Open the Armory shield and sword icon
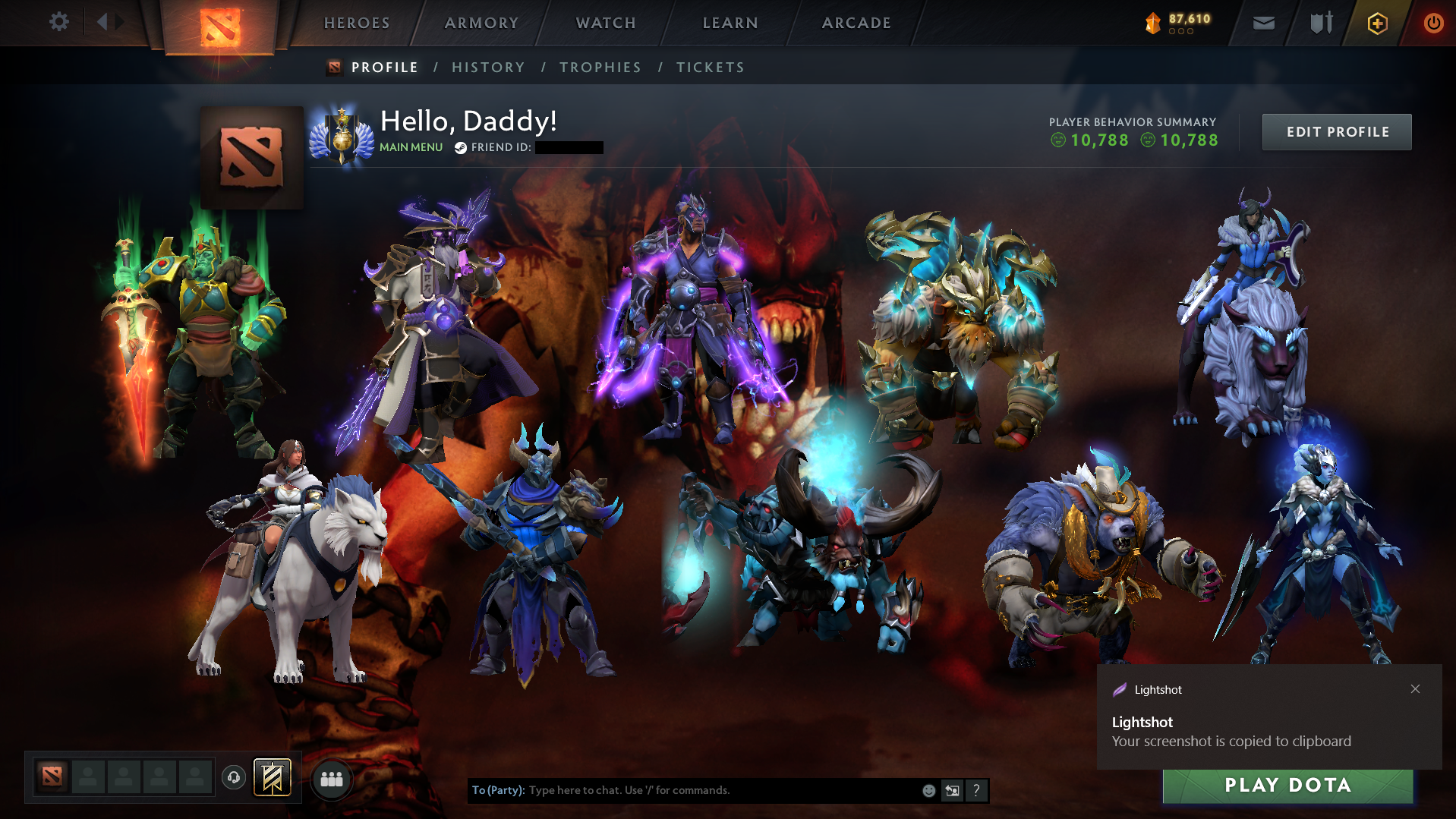The image size is (1456, 819). pos(1319,23)
